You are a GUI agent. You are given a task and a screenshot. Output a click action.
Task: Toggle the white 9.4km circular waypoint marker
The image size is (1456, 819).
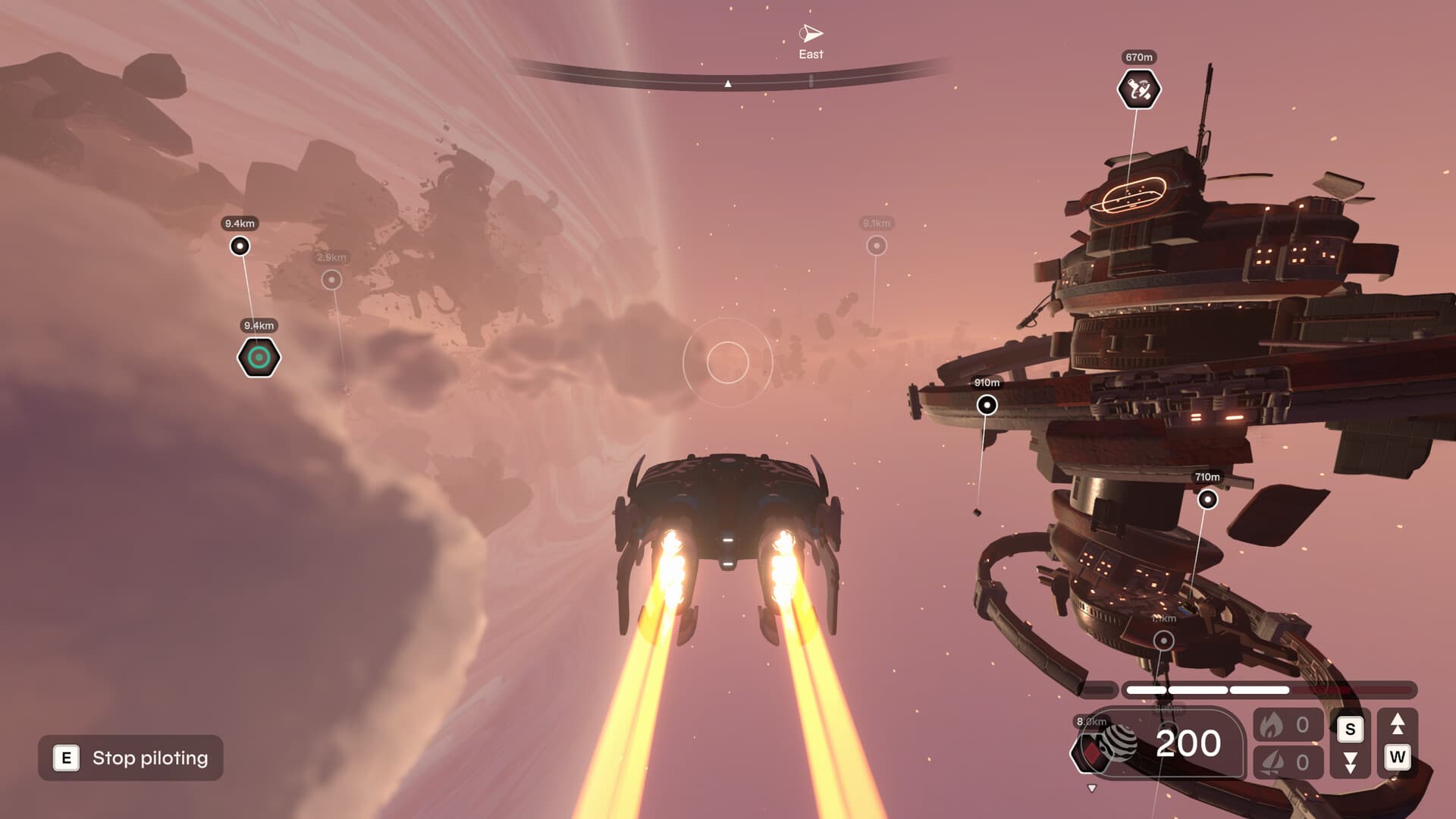point(240,244)
